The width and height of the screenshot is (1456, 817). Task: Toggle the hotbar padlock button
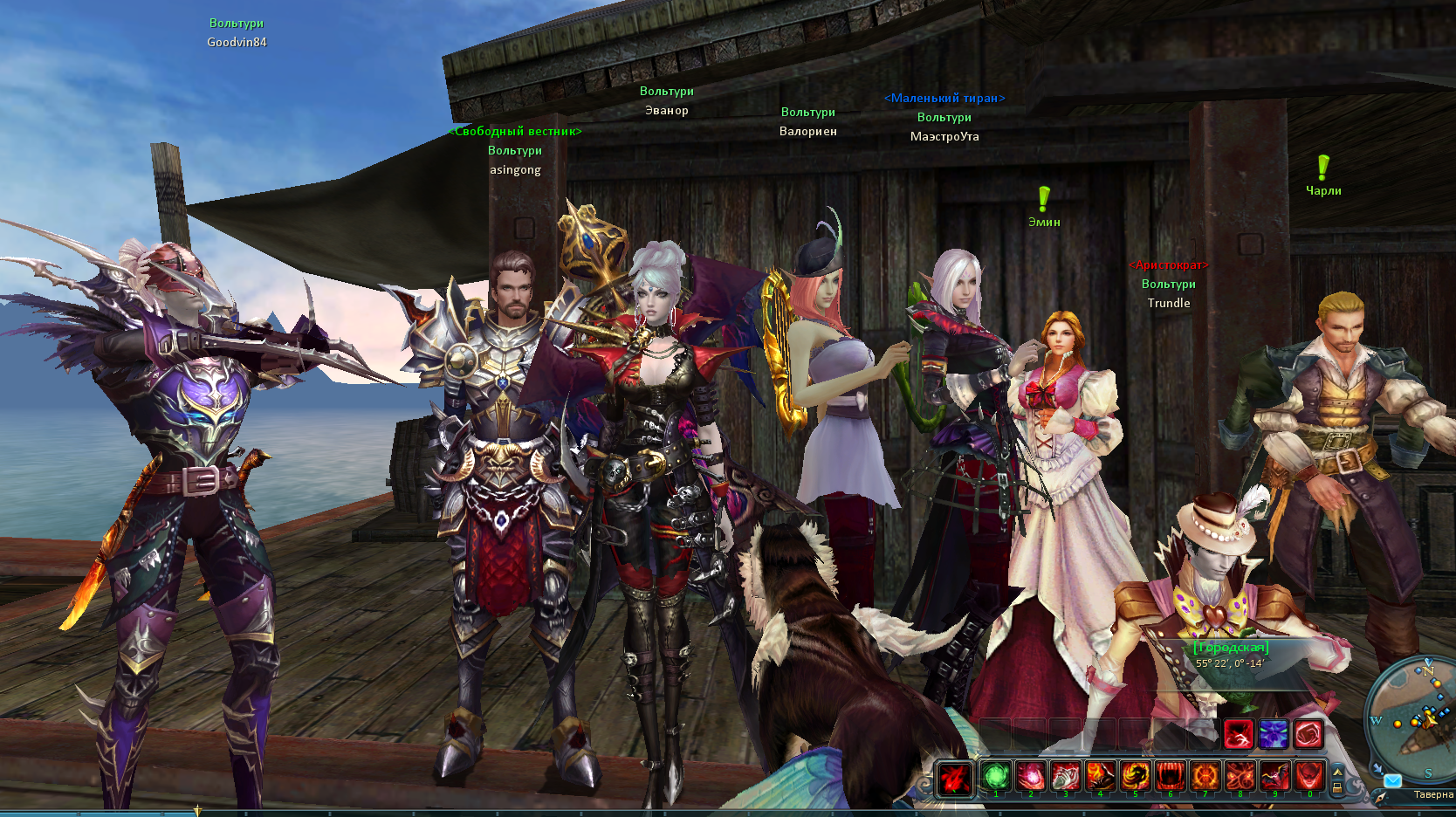pos(1337,786)
